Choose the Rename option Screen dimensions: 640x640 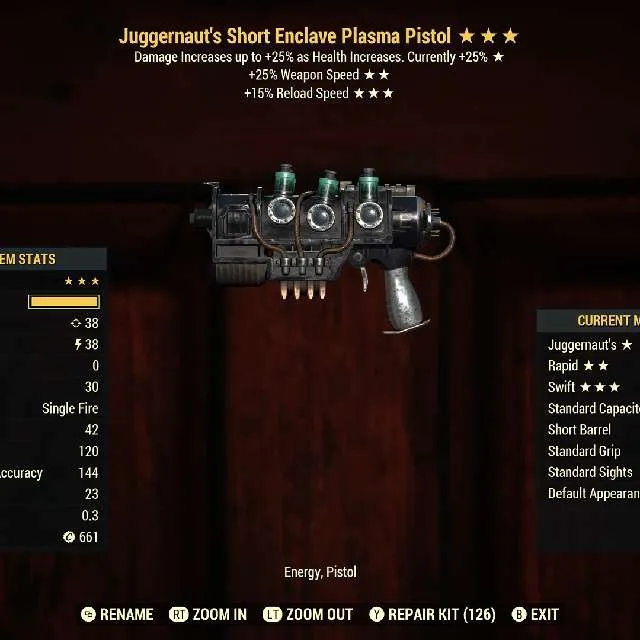[117, 614]
